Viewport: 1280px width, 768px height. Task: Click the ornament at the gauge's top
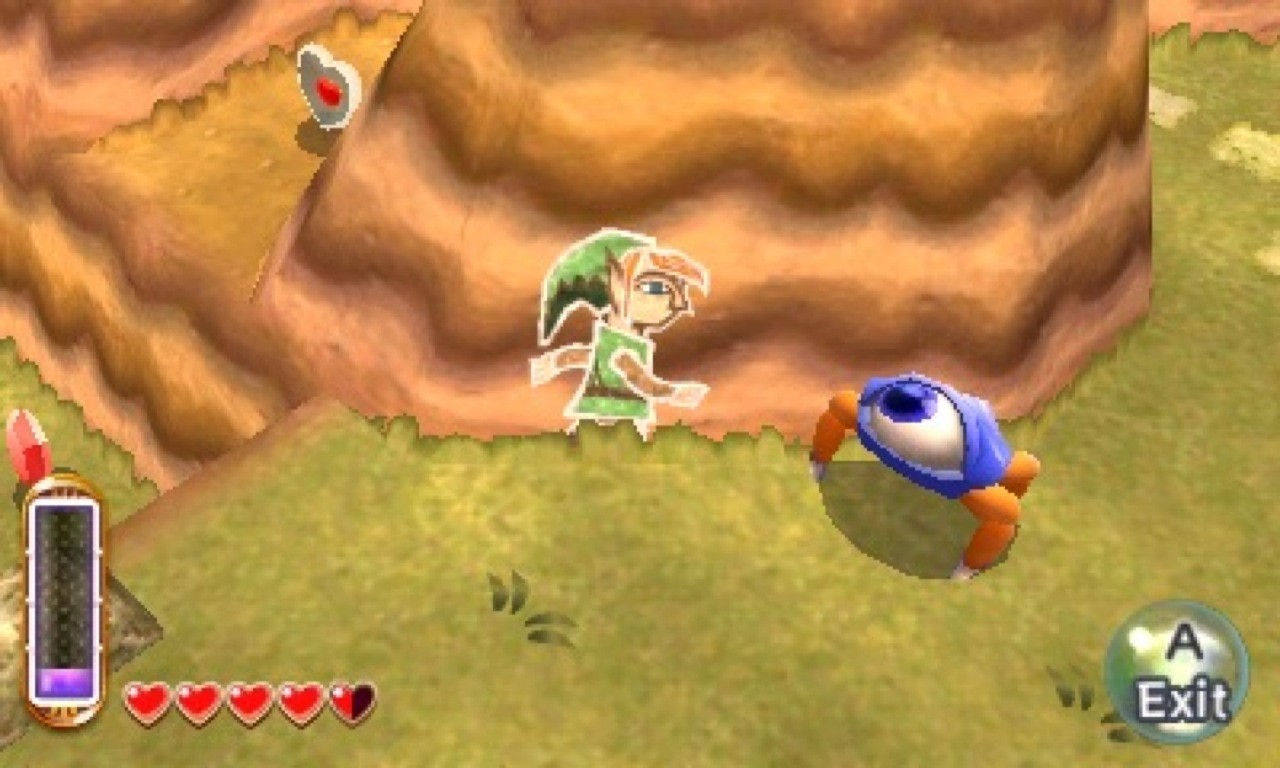tap(63, 487)
